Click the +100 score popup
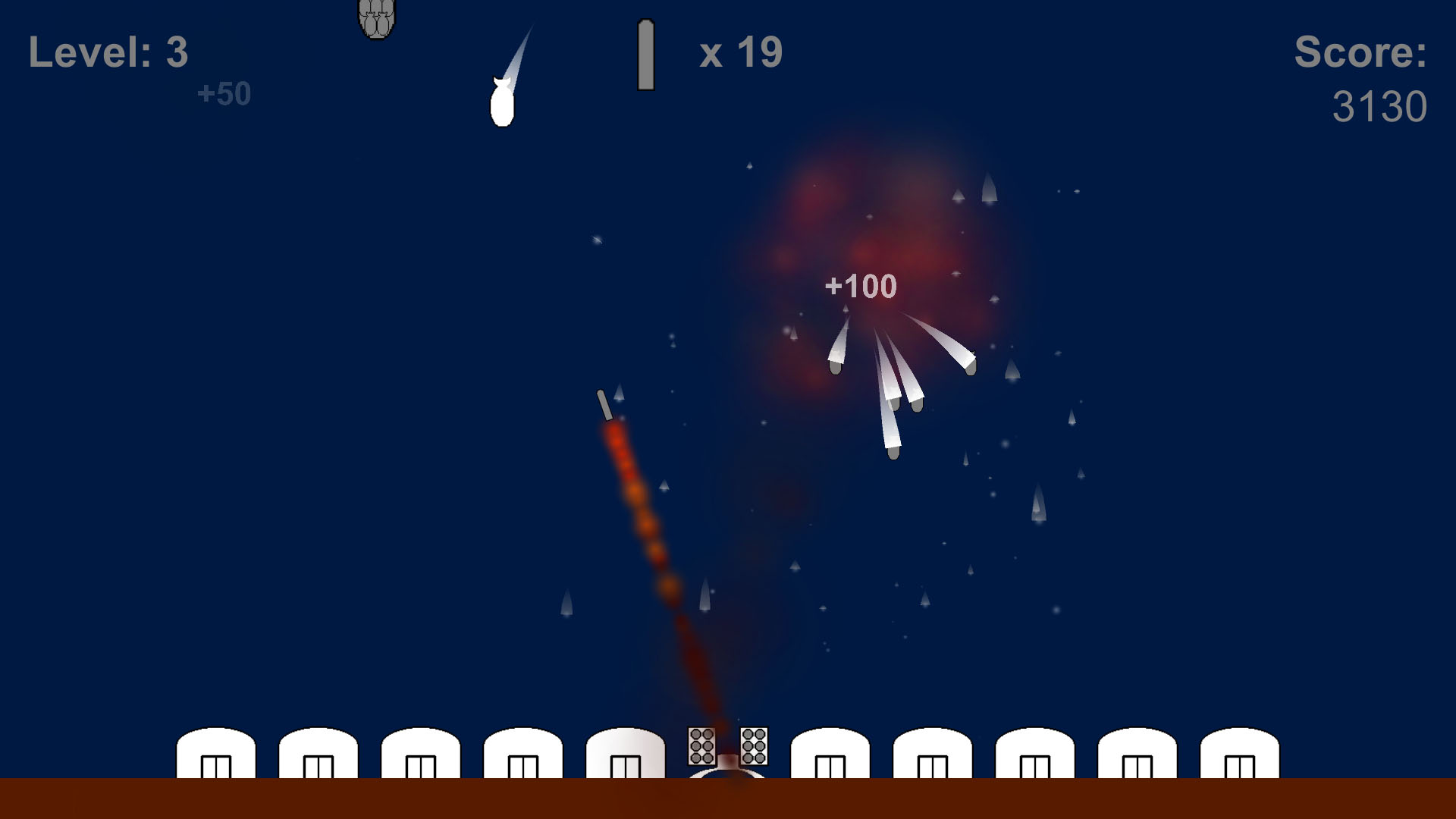Screen dimensions: 1456x819 click(x=861, y=287)
